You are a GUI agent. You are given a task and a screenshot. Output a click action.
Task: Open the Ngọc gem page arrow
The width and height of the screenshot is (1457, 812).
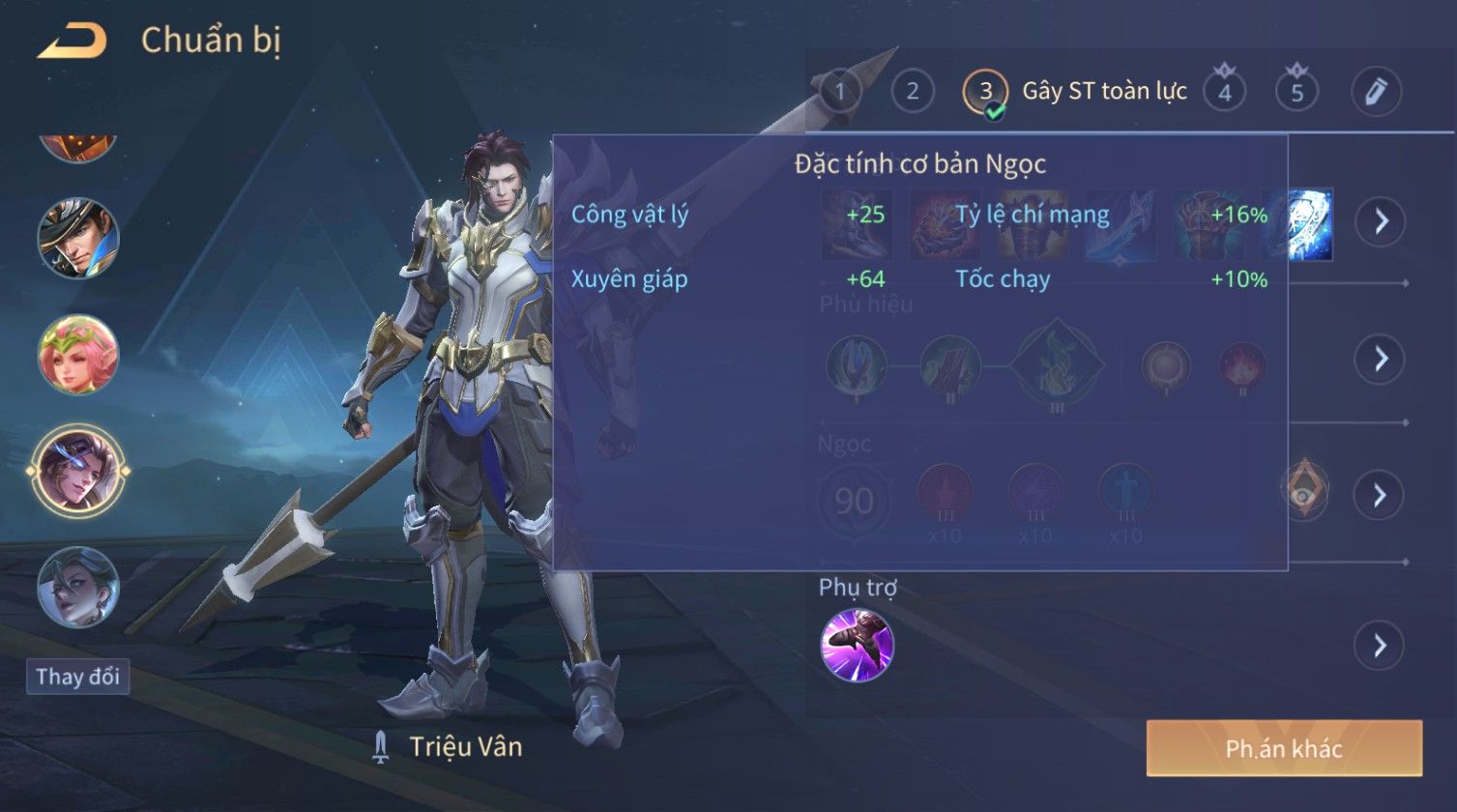tap(1380, 495)
